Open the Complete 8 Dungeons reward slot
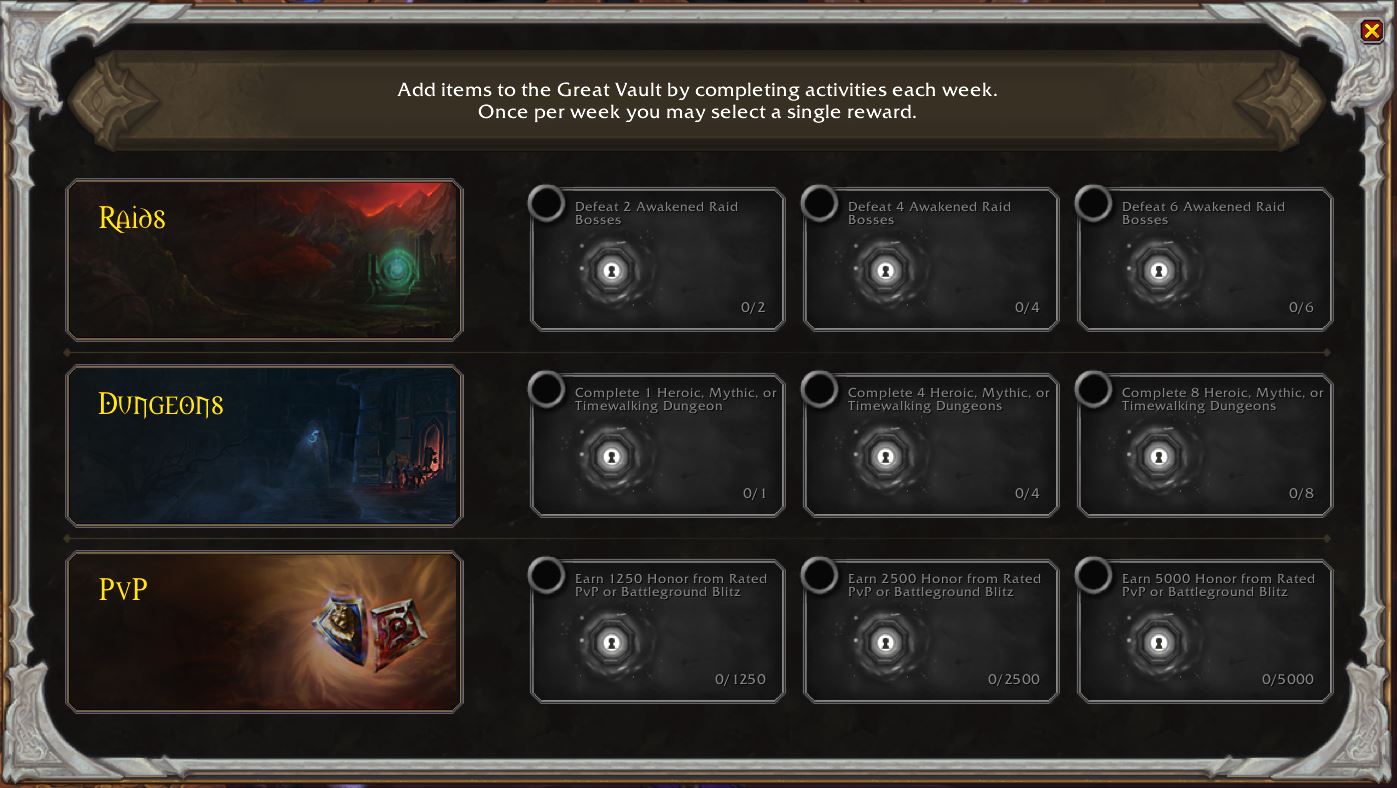1397x788 pixels. (1205, 446)
